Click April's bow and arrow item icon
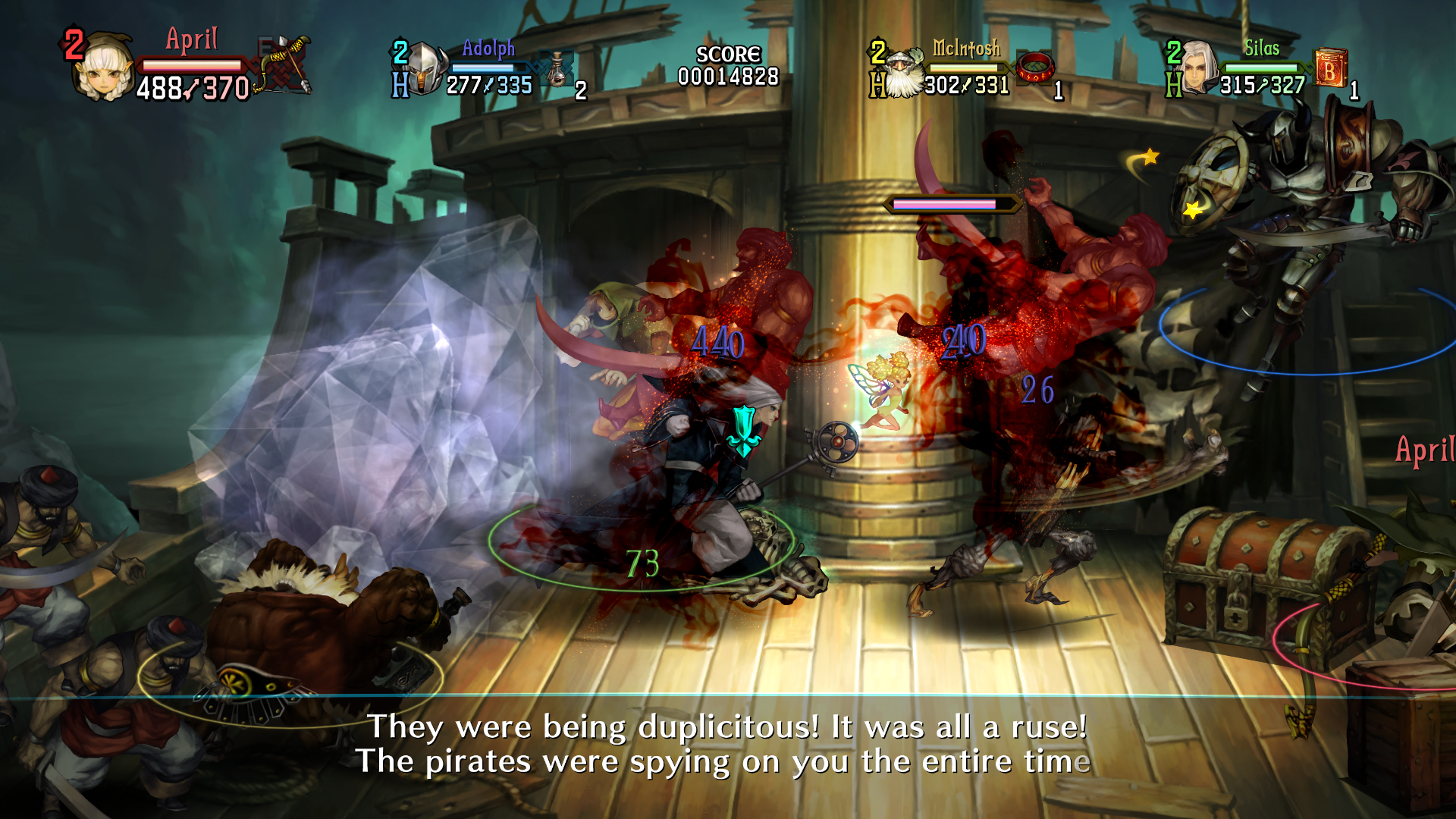The image size is (1456, 819). 285,64
